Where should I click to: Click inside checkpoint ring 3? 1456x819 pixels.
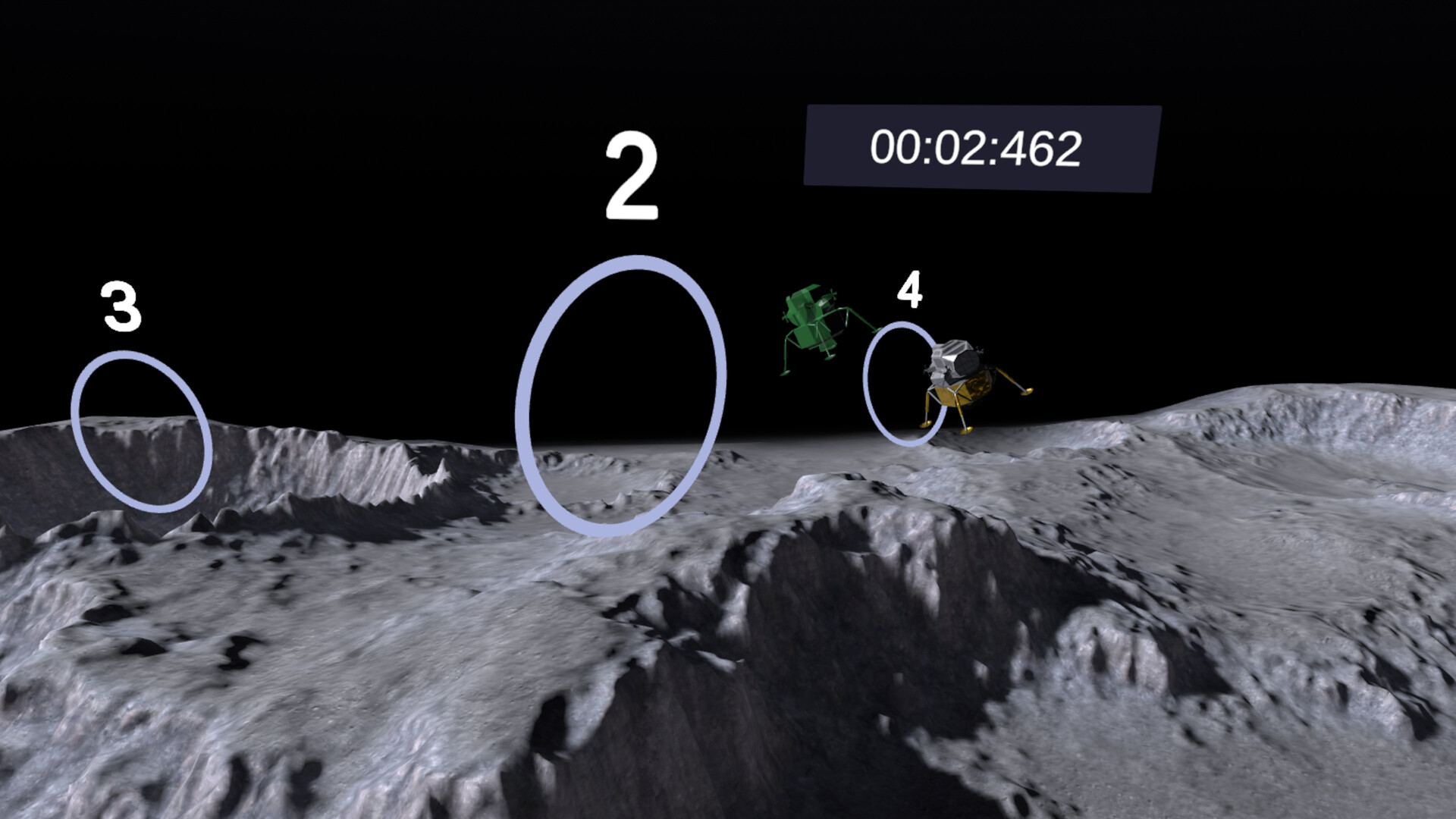tap(140, 425)
